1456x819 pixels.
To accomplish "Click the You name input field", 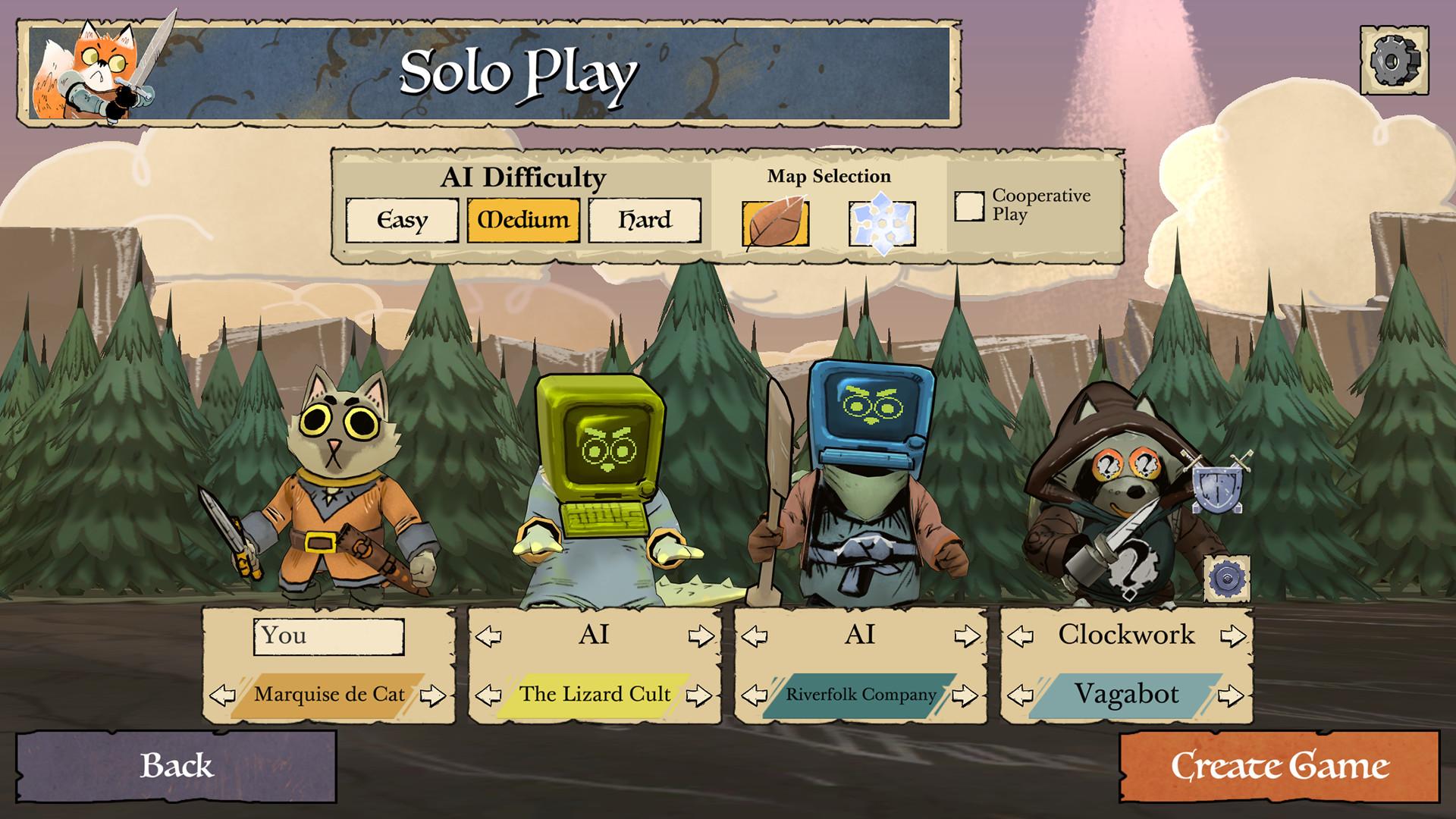I will (329, 637).
